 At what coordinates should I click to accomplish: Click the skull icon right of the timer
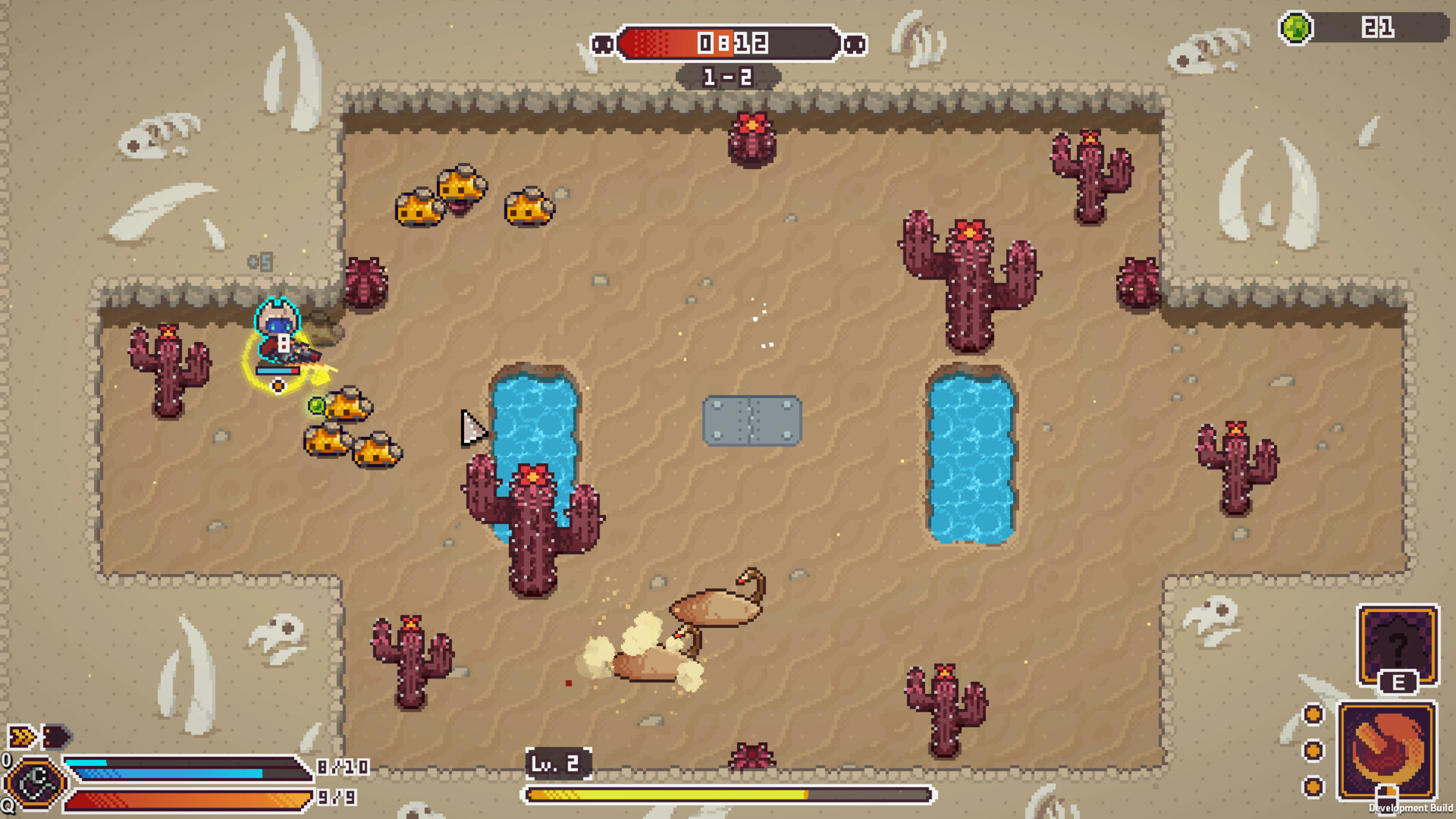pyautogui.click(x=855, y=43)
